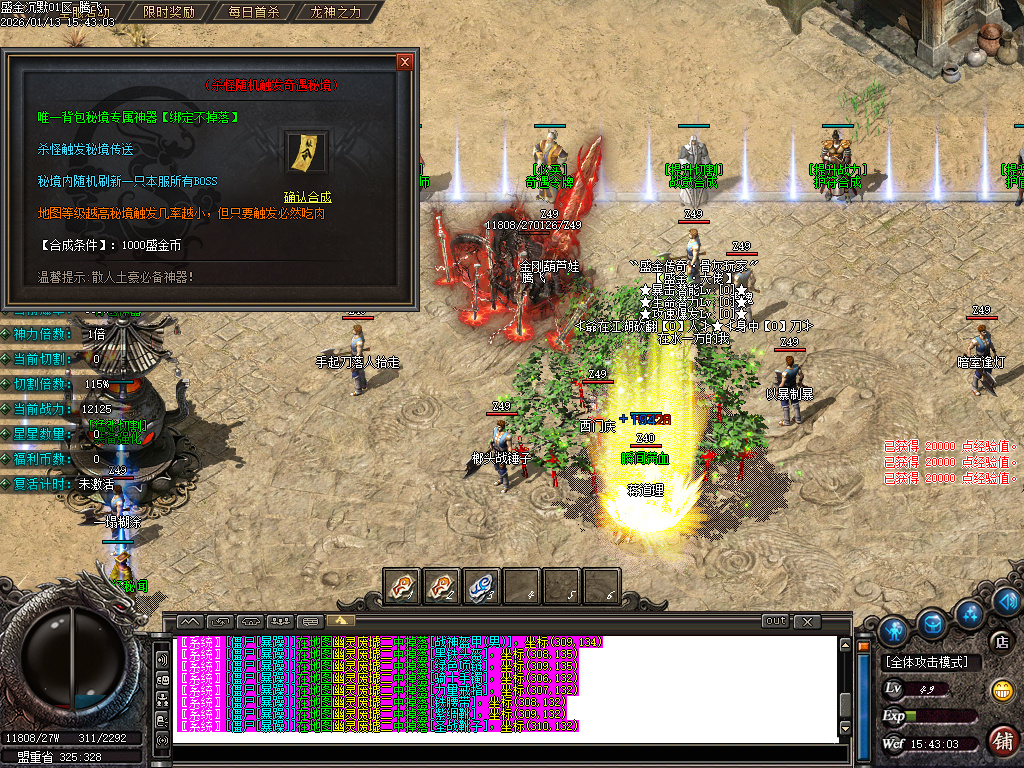Use the item in hotbar slot 1
The image size is (1024, 768).
(402, 587)
